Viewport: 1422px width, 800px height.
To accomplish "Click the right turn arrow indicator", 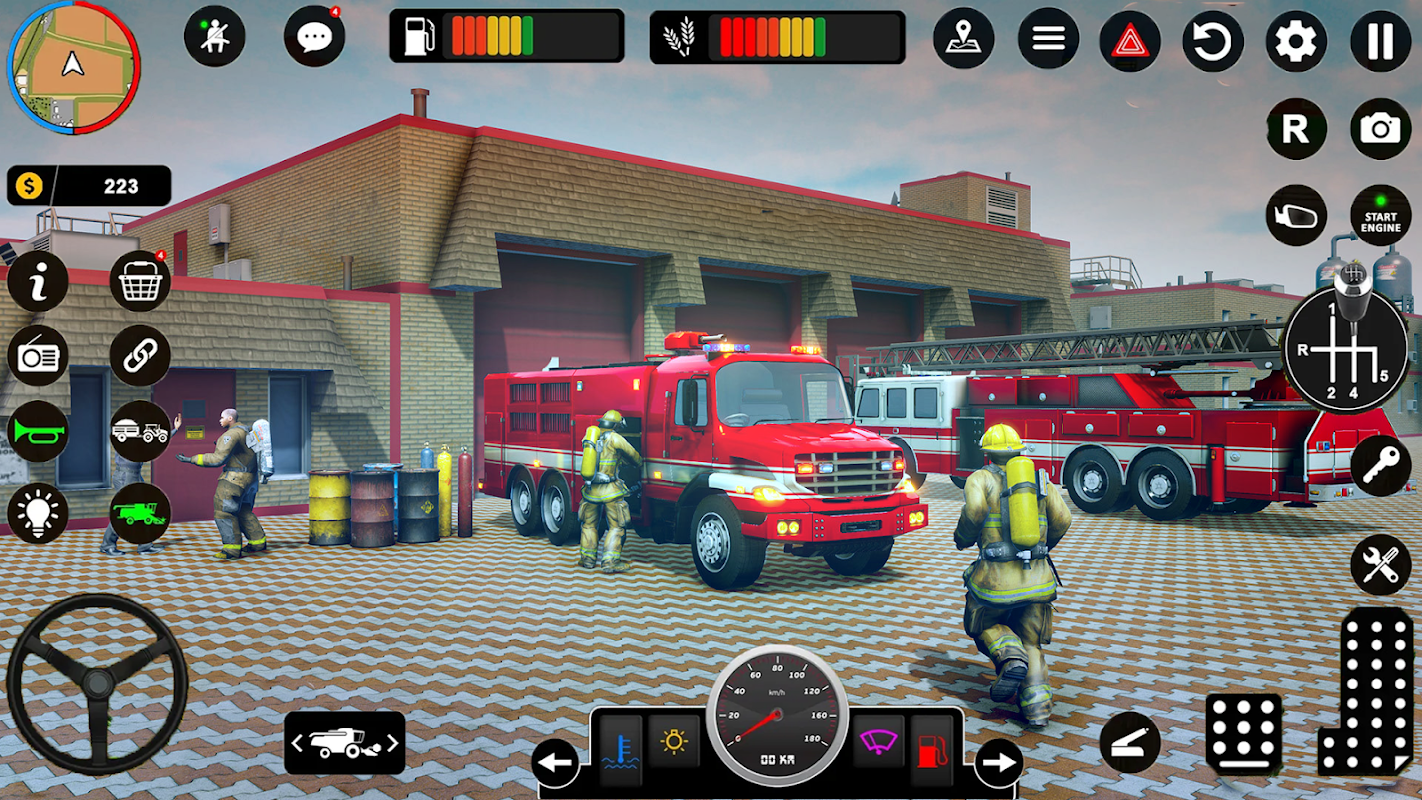I will (998, 764).
